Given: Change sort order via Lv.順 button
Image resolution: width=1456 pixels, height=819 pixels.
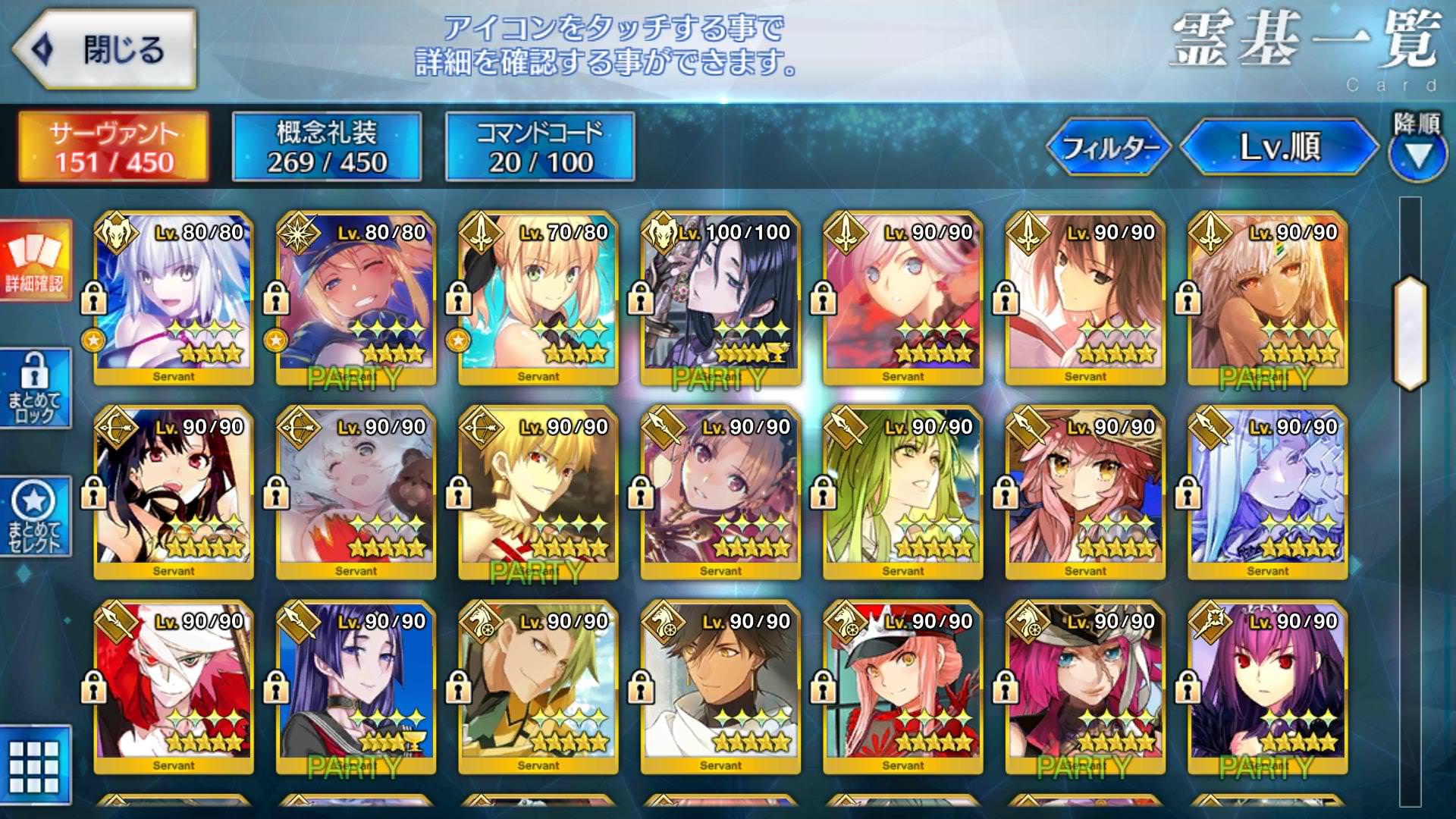Looking at the screenshot, I should tap(1279, 146).
